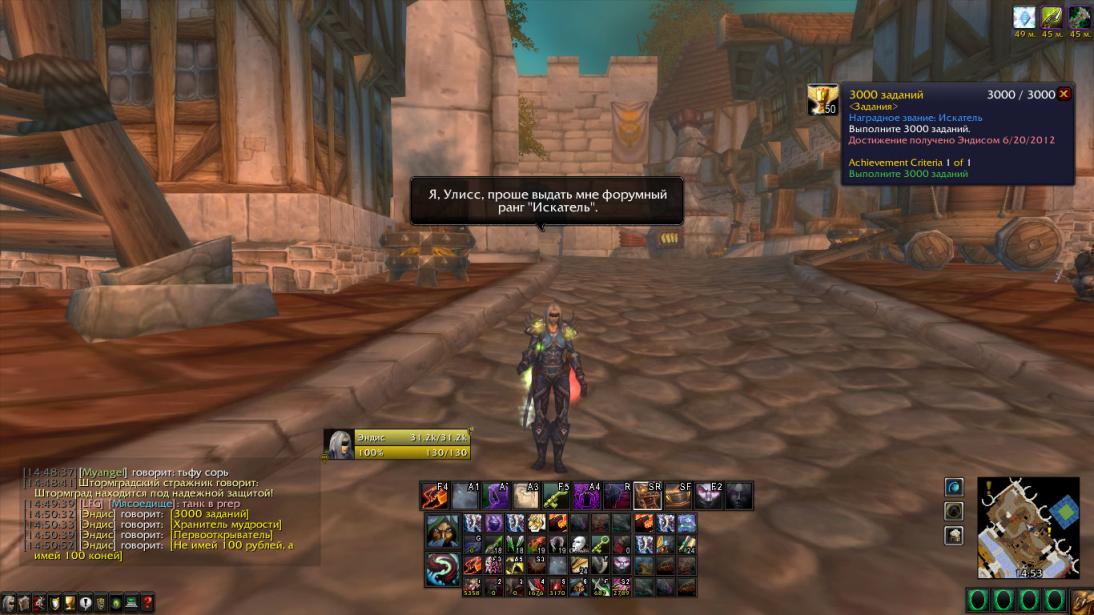Use the parchment-face ability bound to A3

point(527,495)
